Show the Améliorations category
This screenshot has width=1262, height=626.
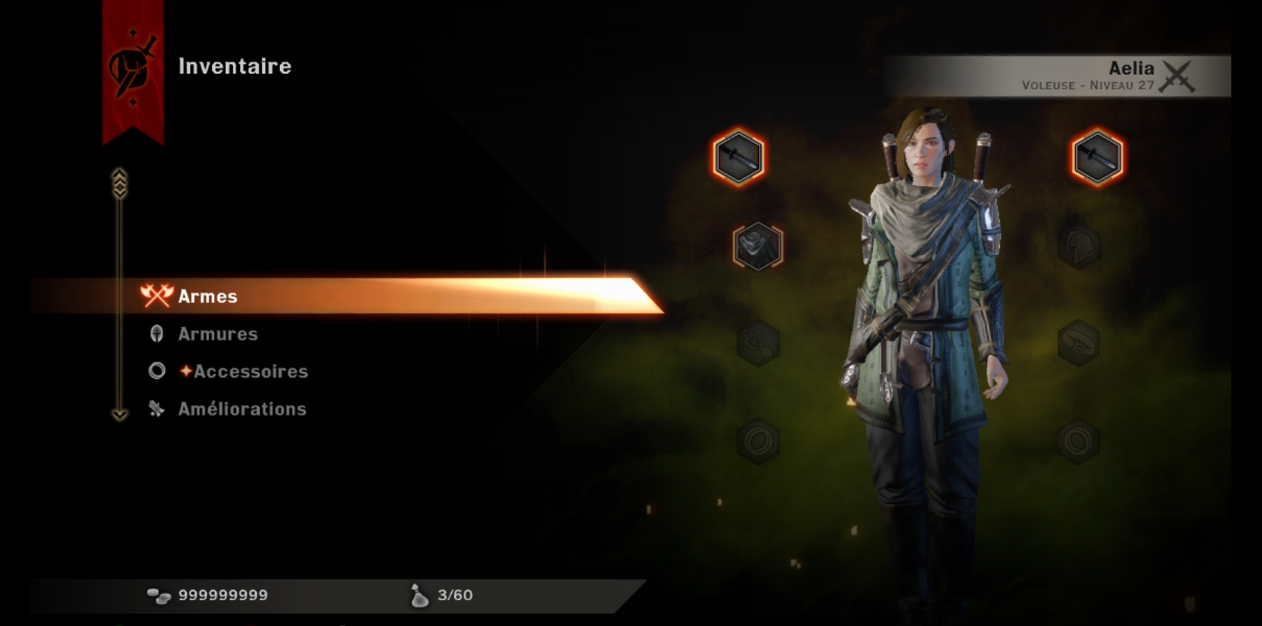tap(242, 409)
